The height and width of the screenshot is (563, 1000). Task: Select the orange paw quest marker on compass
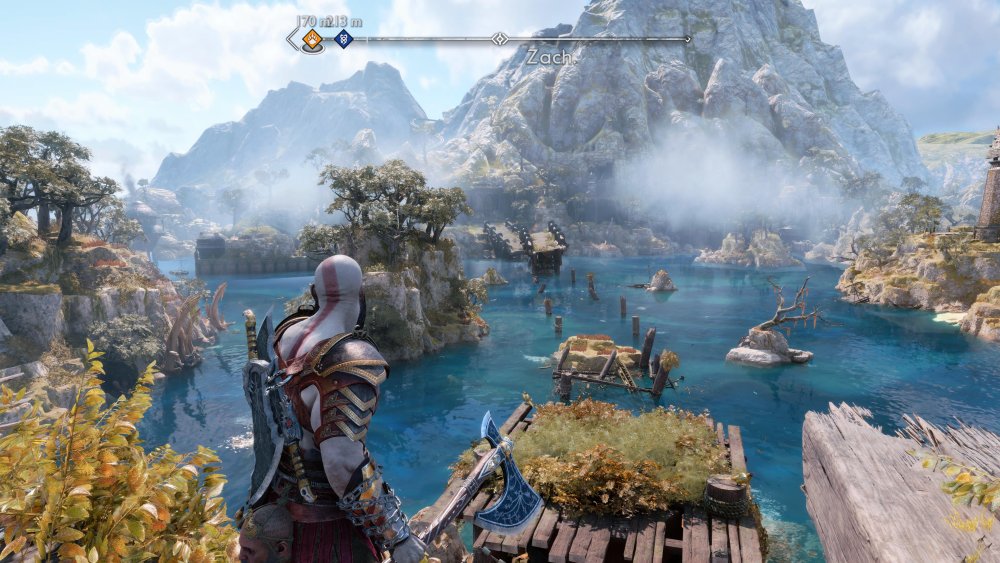313,39
